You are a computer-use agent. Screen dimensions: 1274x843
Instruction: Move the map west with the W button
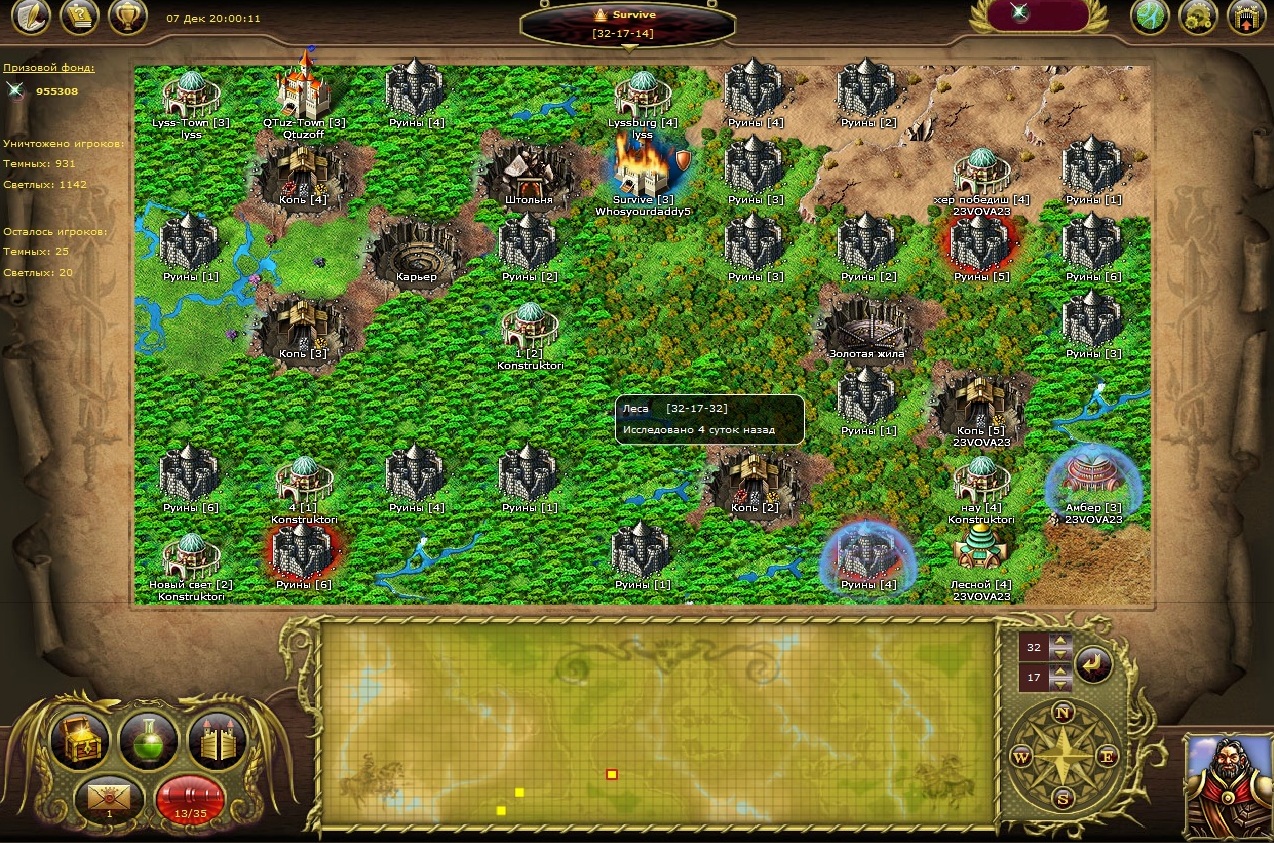pyautogui.click(x=1020, y=756)
